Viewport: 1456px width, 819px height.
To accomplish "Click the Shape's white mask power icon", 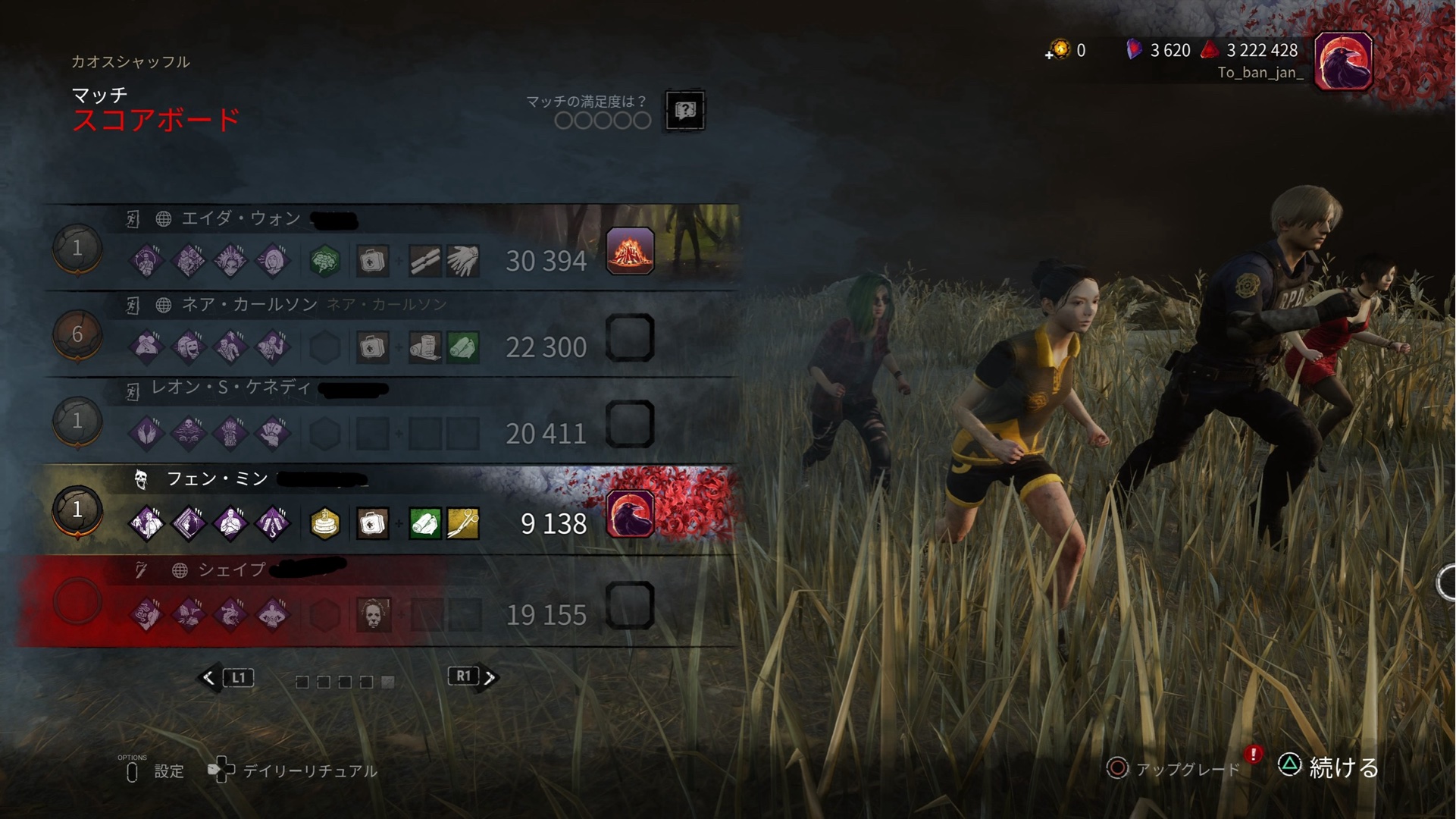I will click(x=373, y=614).
